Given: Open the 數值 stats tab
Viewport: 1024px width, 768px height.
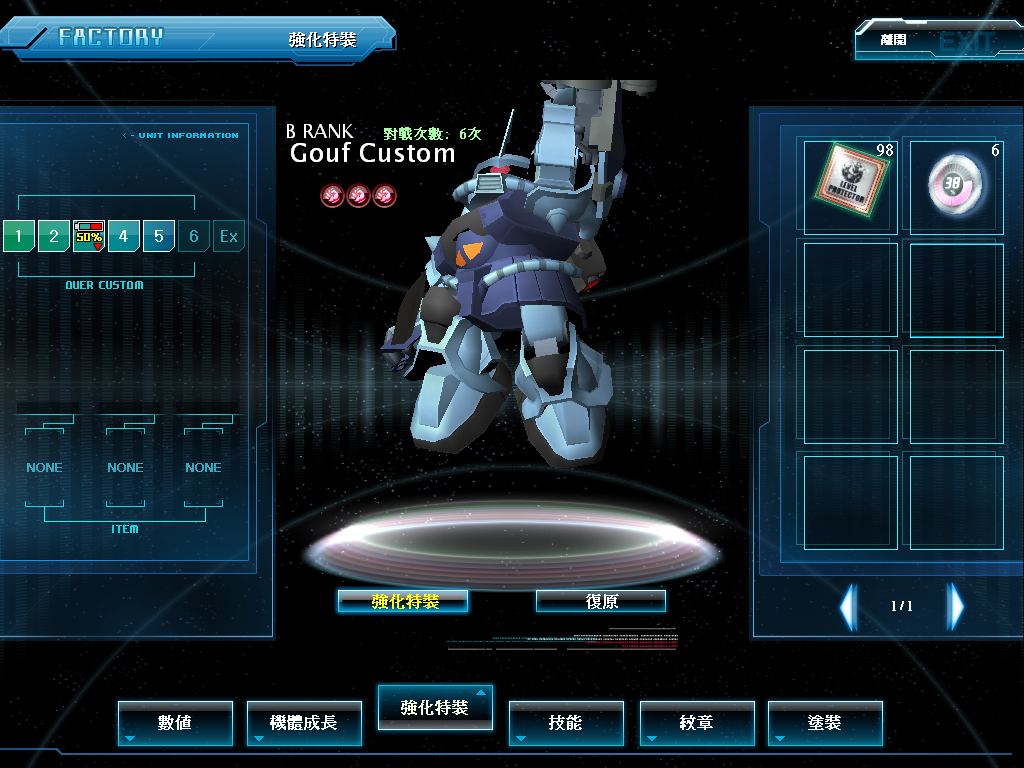Looking at the screenshot, I should click(x=175, y=722).
